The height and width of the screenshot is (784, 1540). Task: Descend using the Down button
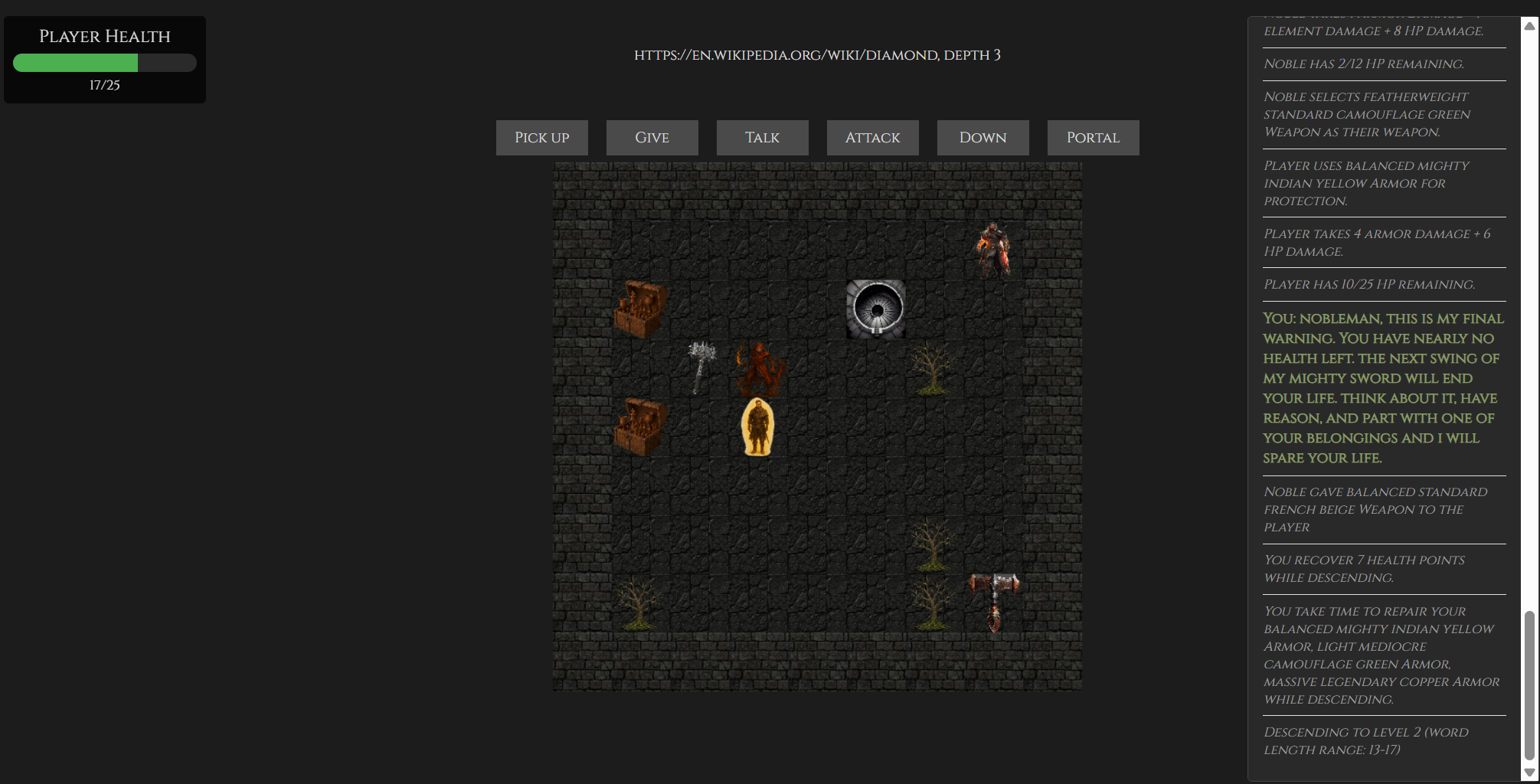coord(983,138)
